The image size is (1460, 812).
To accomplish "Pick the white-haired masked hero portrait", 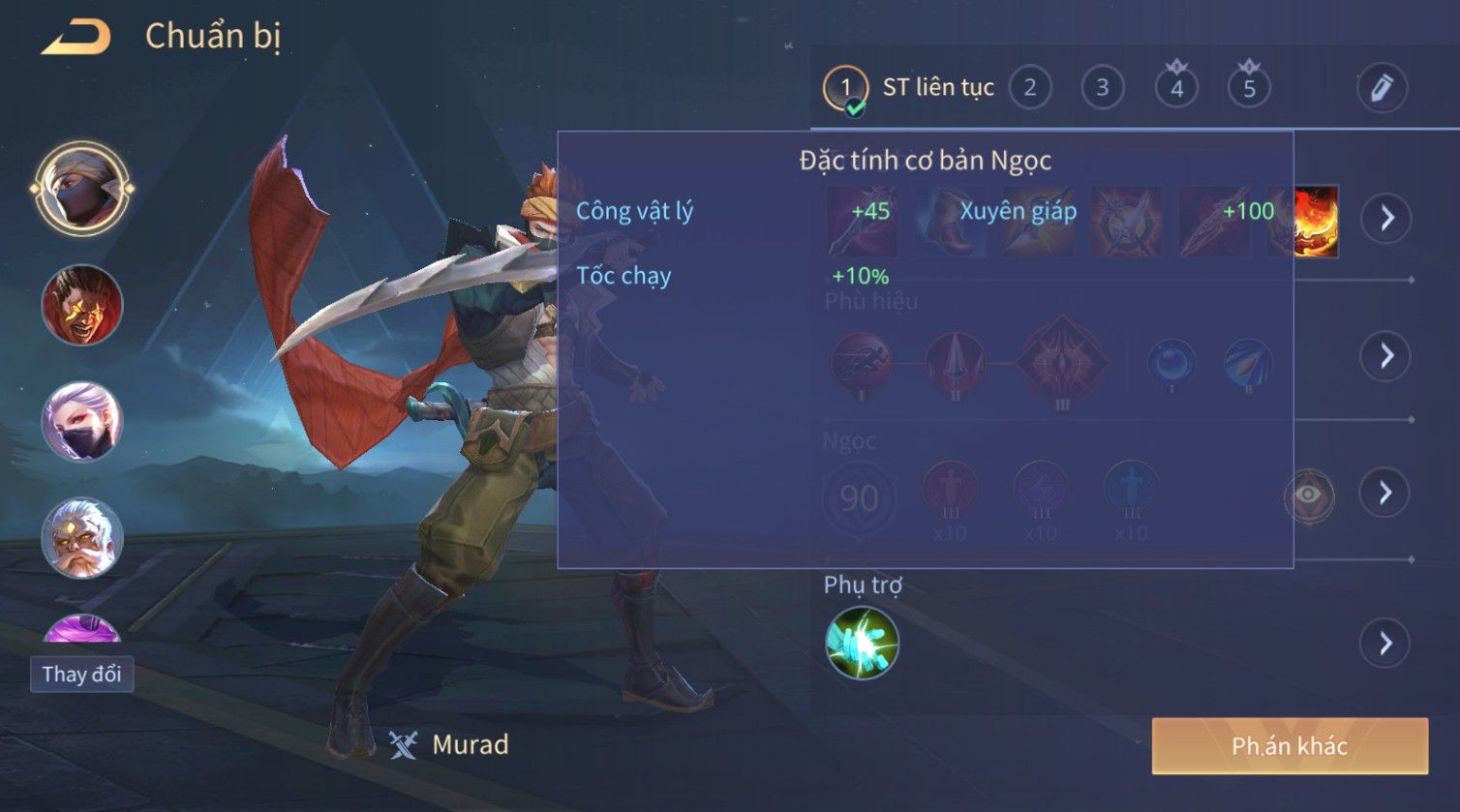I will coord(82,422).
